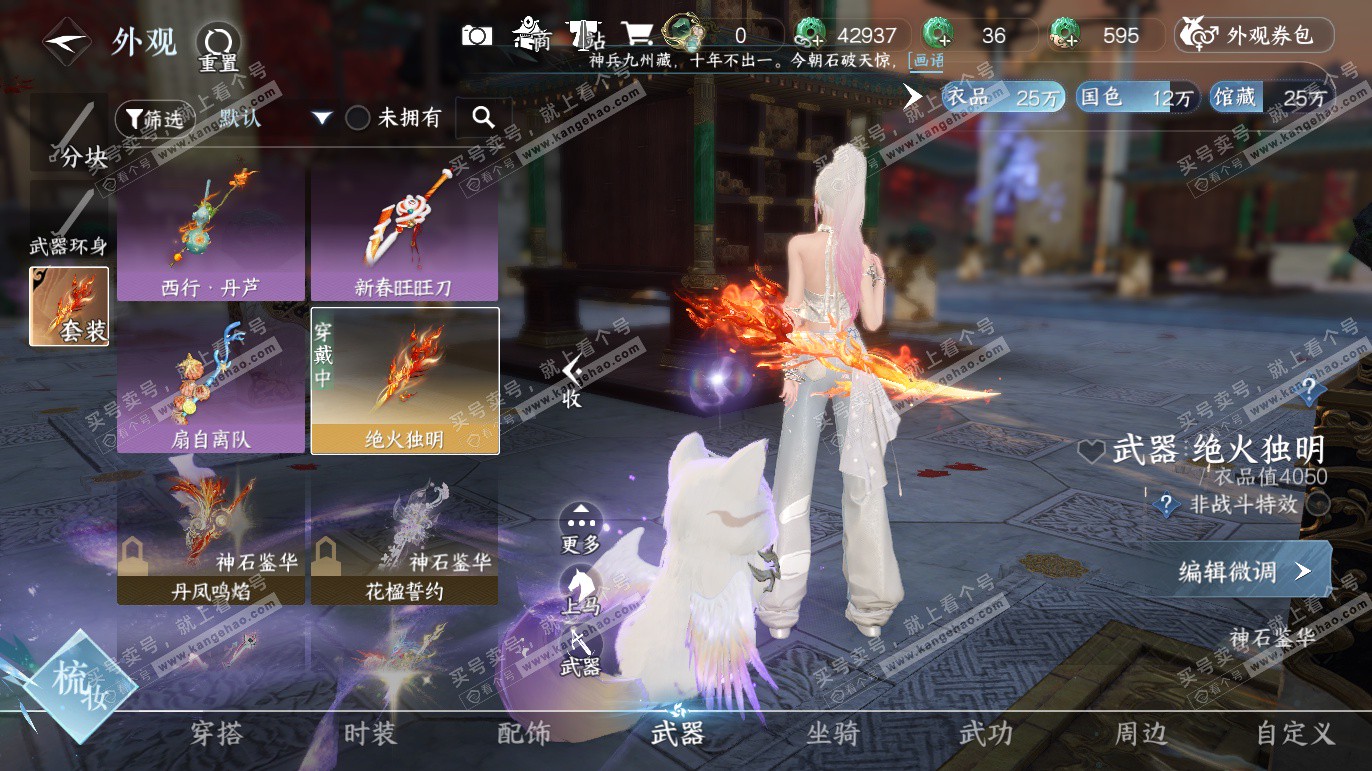Viewport: 1372px width, 771px height.
Task: Switch to the 时装 tab
Action: tap(370, 734)
